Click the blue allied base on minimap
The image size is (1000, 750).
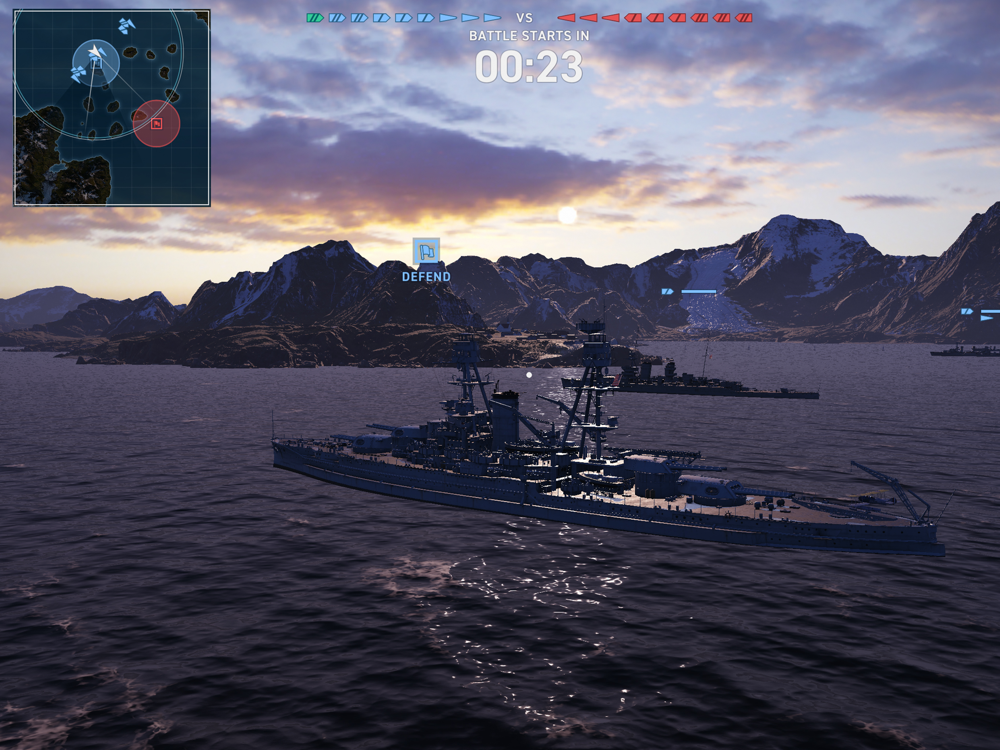(96, 62)
